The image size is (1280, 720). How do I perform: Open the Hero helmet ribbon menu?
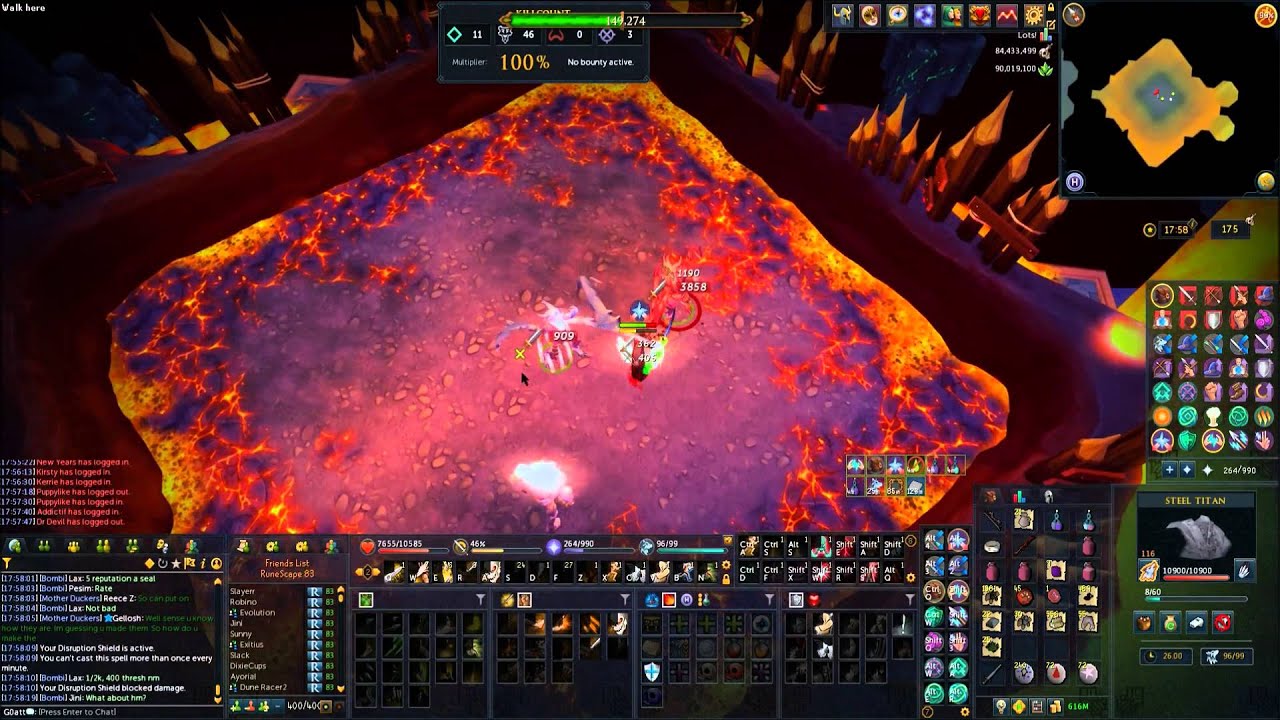845,15
